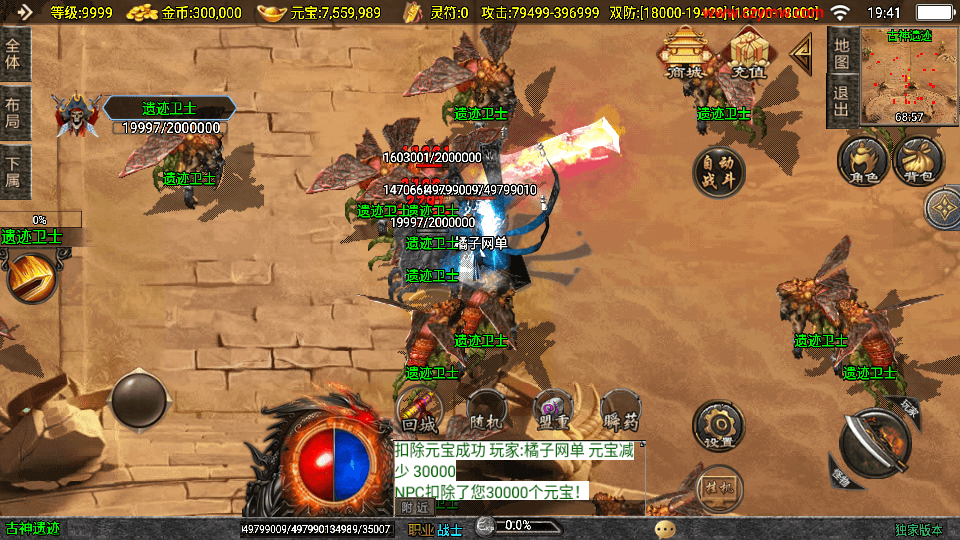Toggle 自动战斗 auto-battle
Image resolution: width=960 pixels, height=540 pixels.
tap(719, 172)
